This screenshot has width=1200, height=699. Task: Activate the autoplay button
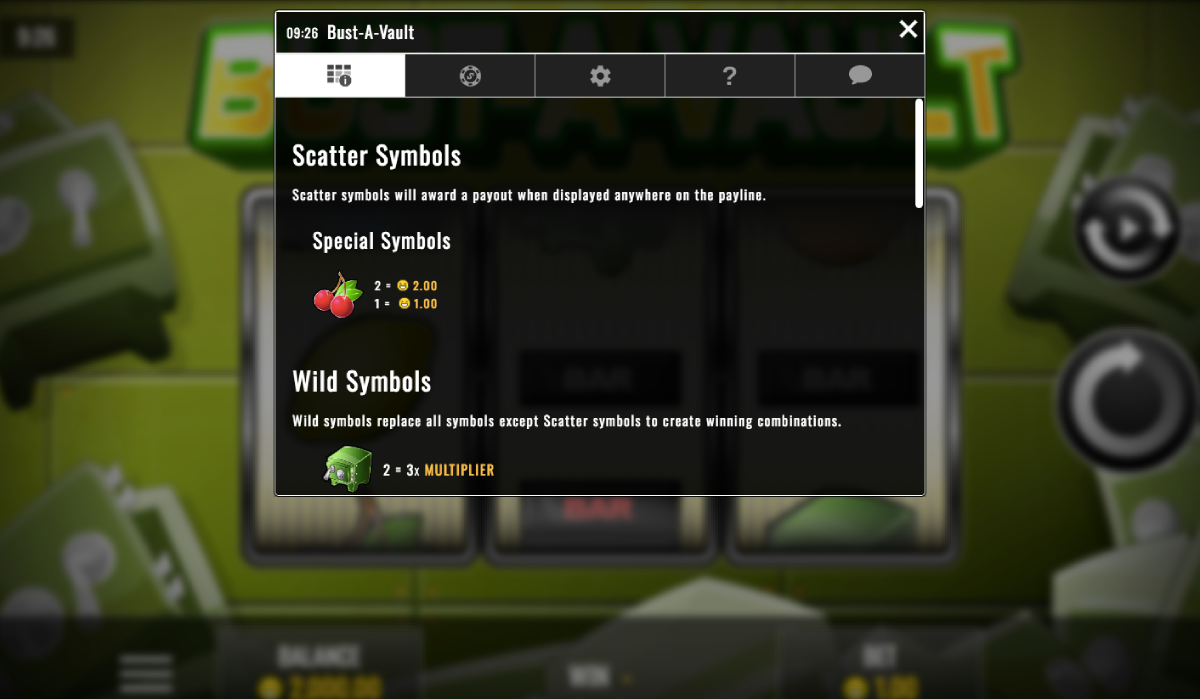pyautogui.click(x=1128, y=229)
